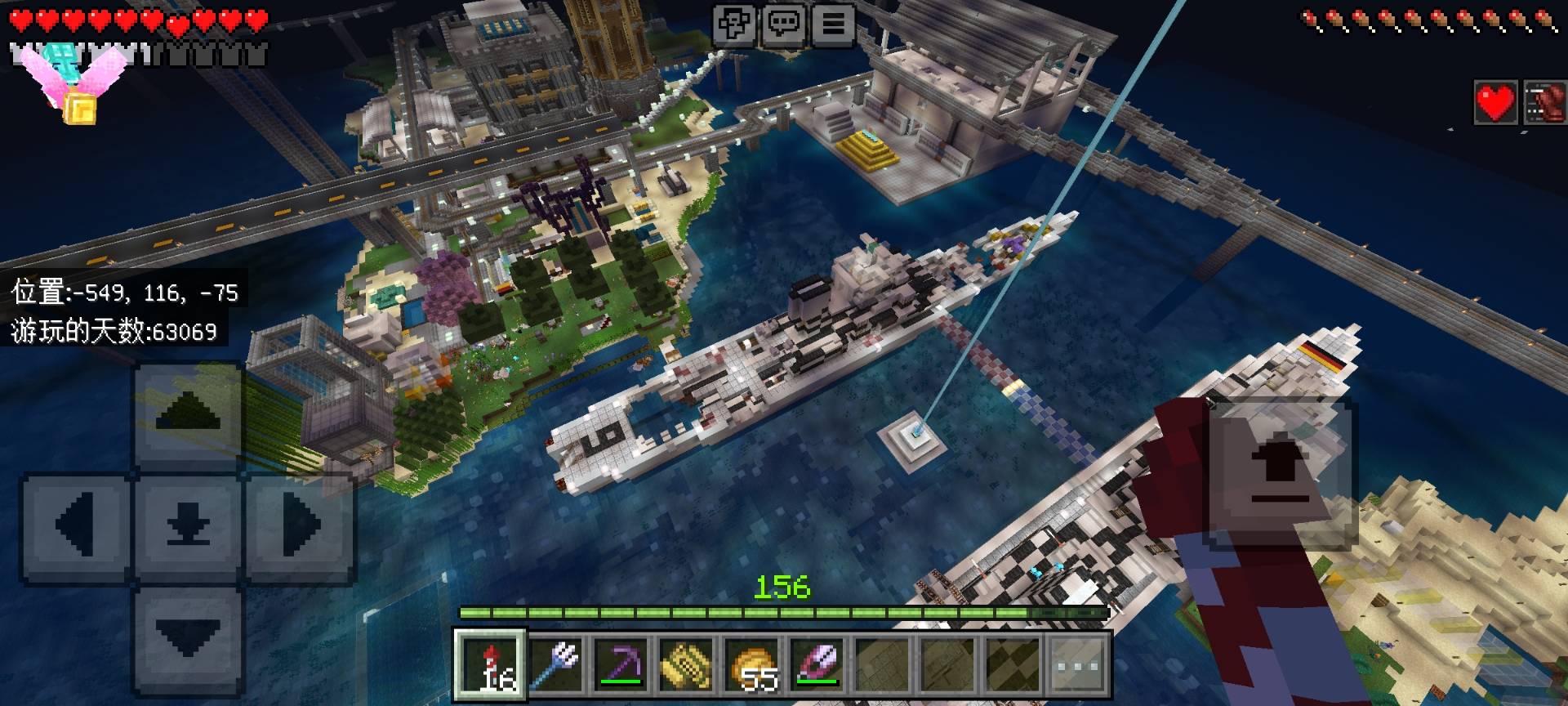Open the inventory via three-dots button
Viewport: 1568px width, 706px height.
tap(1078, 665)
